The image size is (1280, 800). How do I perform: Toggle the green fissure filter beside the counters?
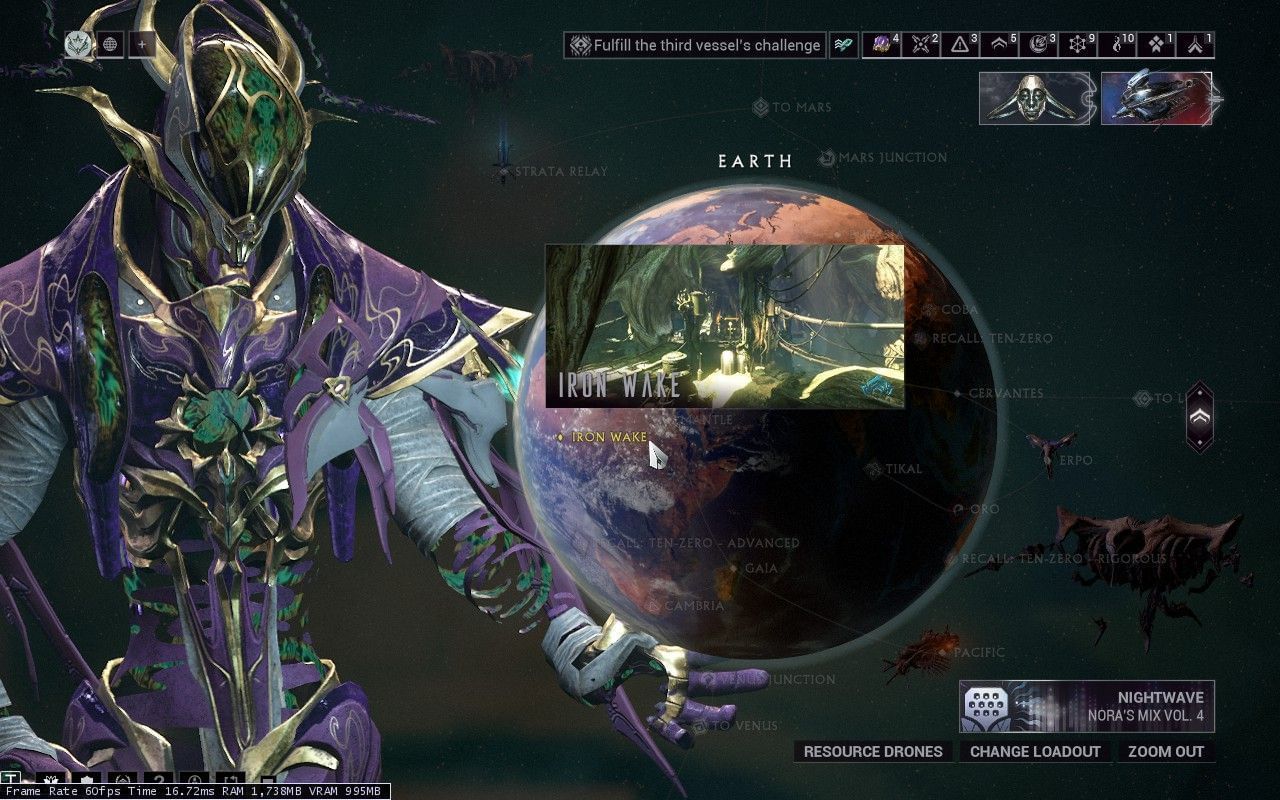pyautogui.click(x=843, y=44)
